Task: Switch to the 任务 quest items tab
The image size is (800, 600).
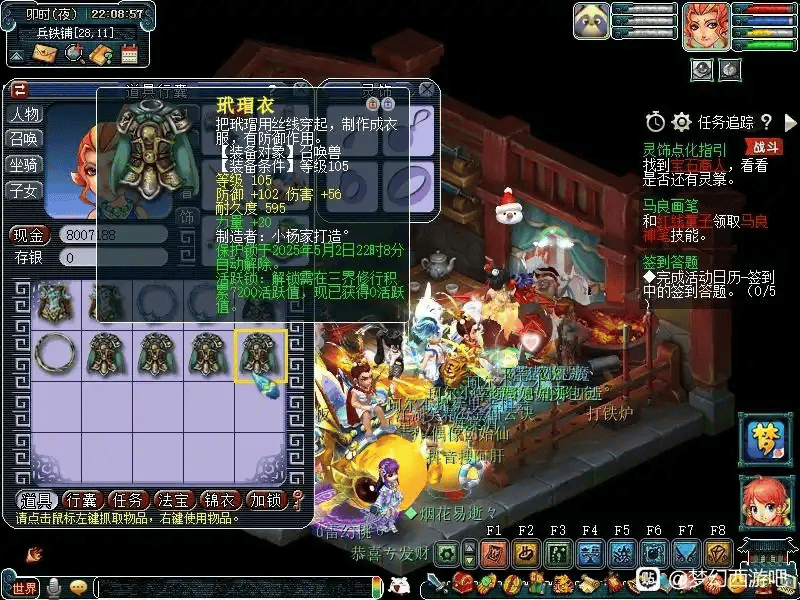Action: (127, 500)
